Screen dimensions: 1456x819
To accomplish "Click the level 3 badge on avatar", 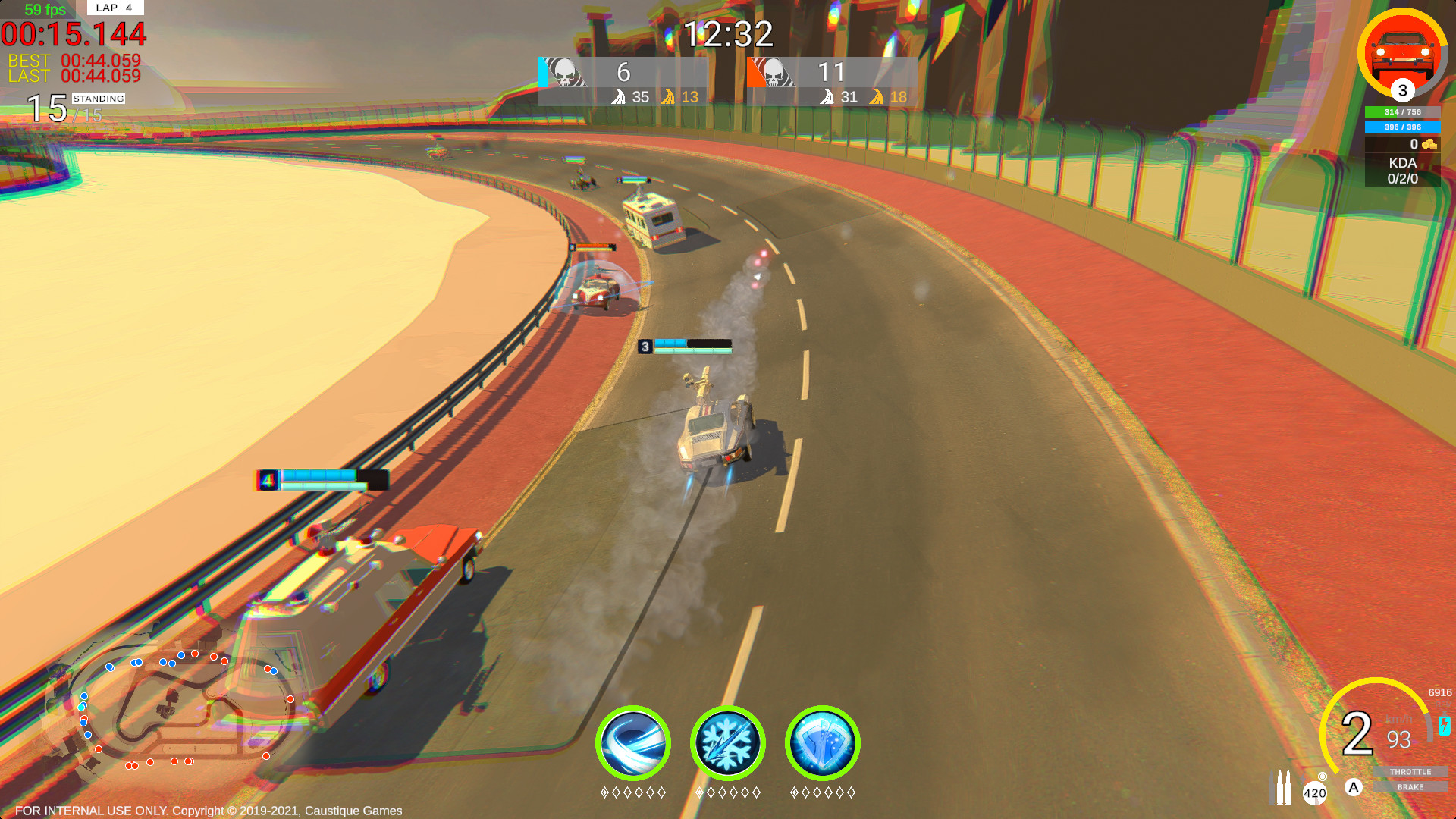I will (x=1402, y=91).
